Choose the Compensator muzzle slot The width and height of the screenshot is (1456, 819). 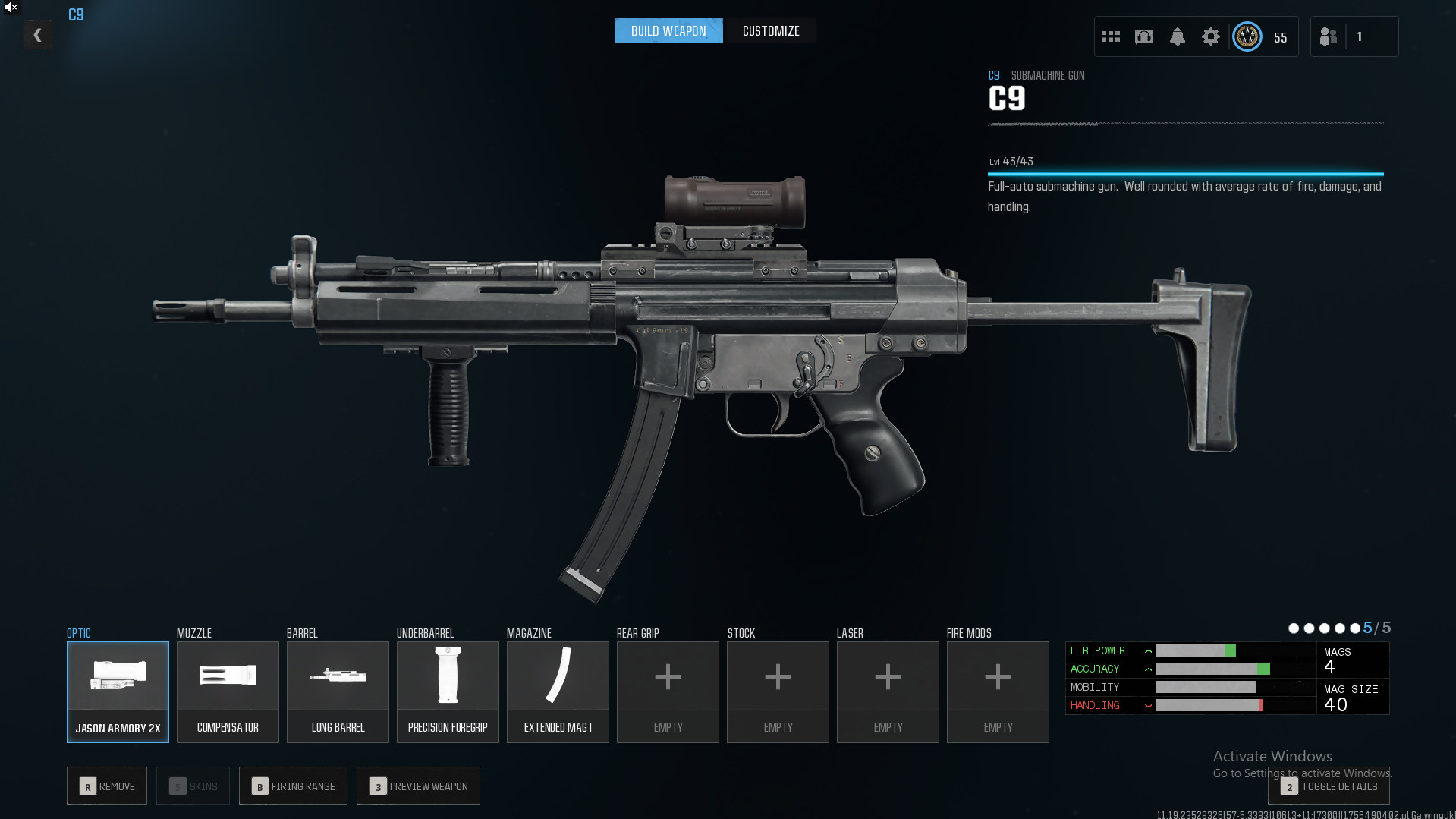pos(228,691)
